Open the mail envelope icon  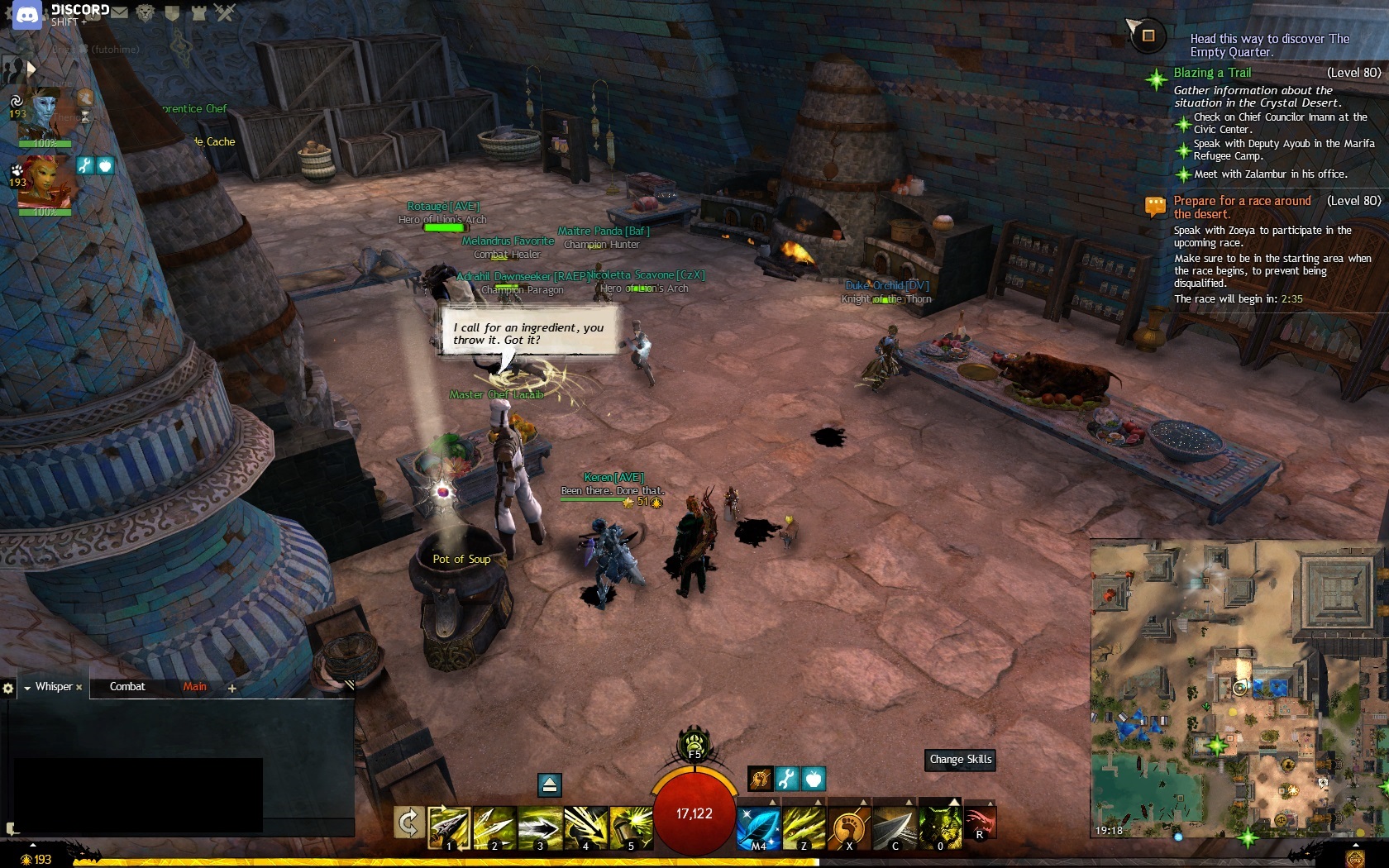pos(120,12)
